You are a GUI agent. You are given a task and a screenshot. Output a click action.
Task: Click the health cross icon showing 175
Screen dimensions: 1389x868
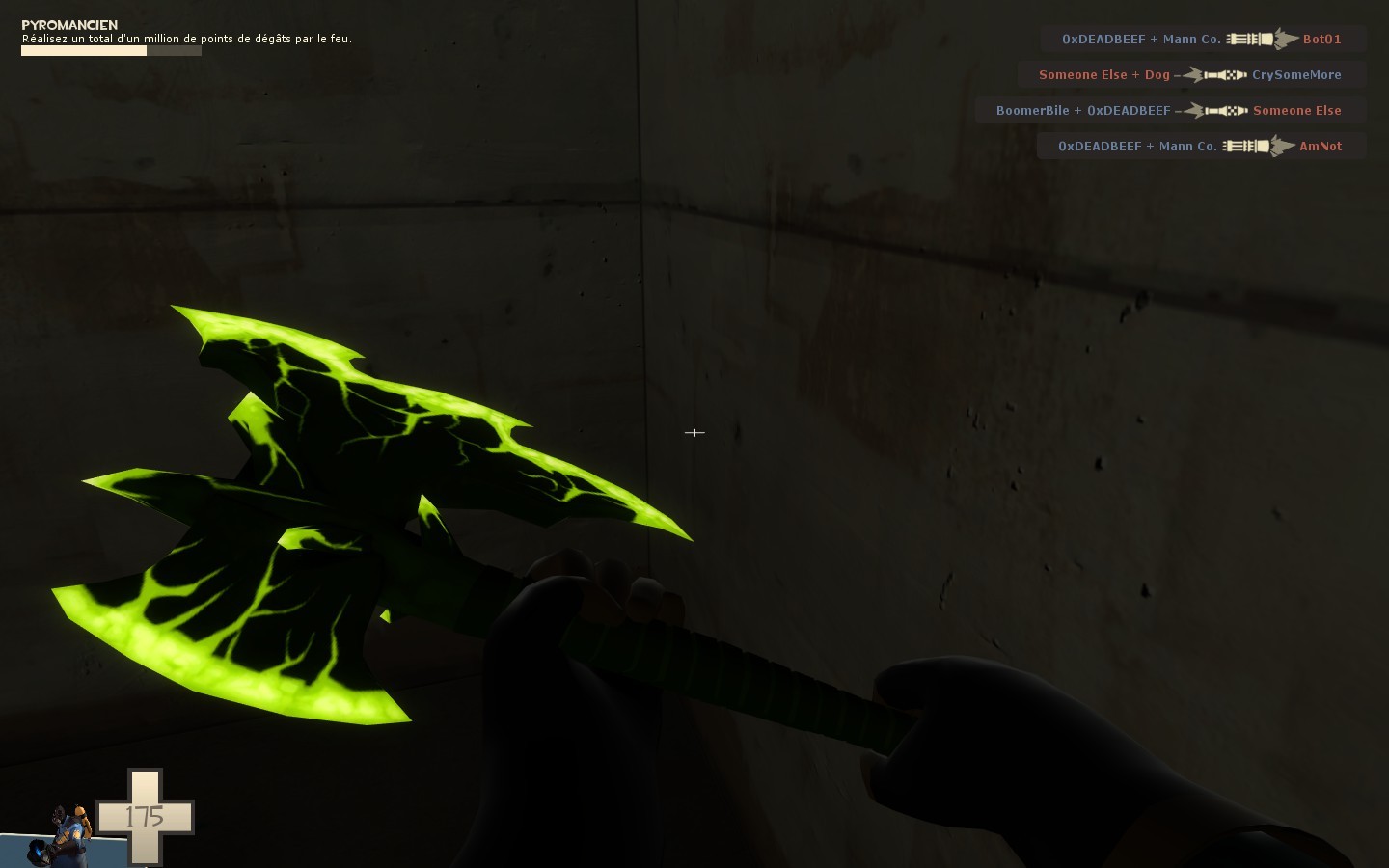[x=145, y=817]
